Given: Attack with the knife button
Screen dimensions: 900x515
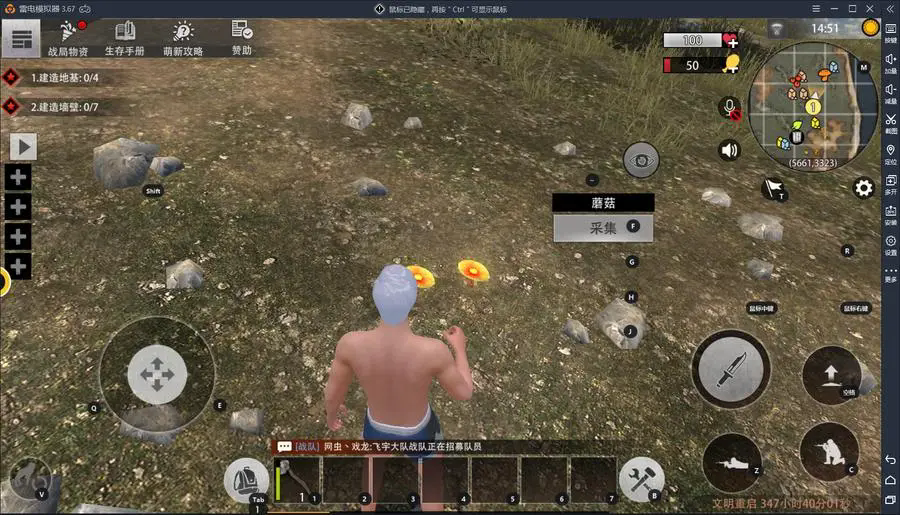Looking at the screenshot, I should click(x=732, y=368).
